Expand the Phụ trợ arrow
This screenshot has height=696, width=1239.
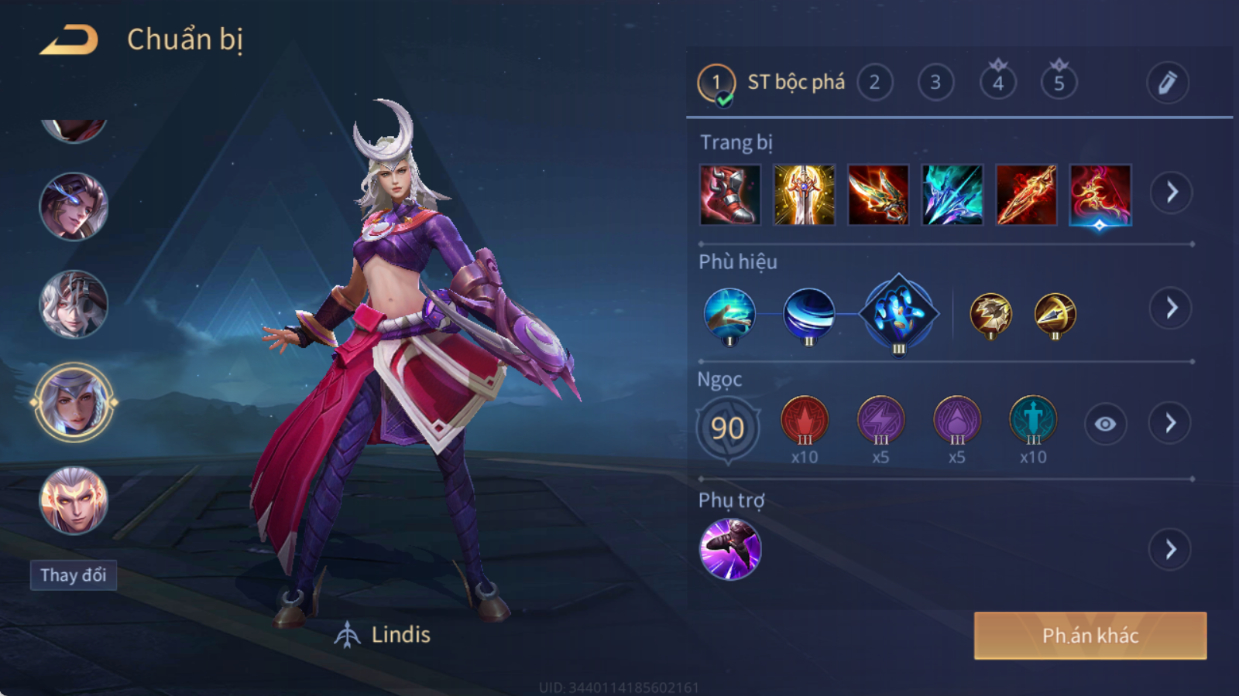pos(1171,549)
